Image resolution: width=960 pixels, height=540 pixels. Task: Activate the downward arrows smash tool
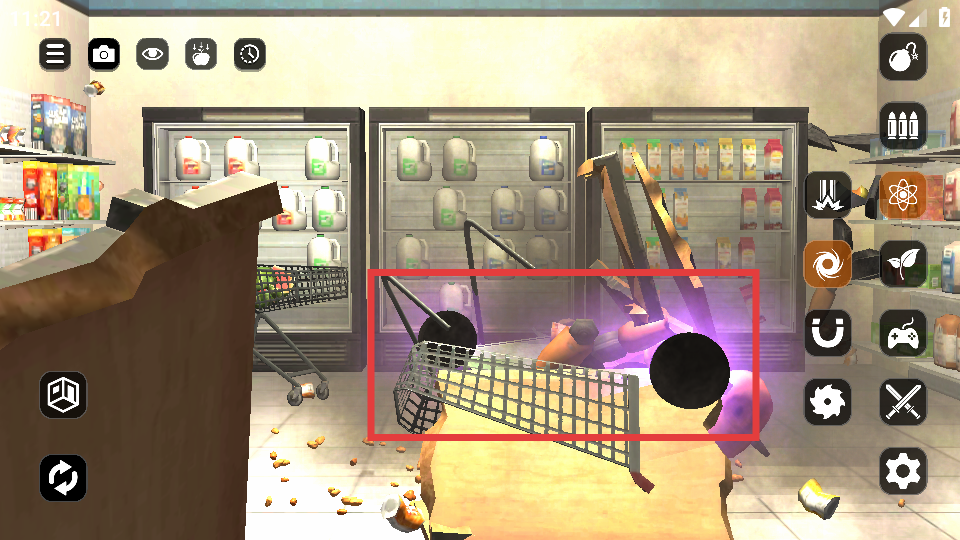pos(828,195)
